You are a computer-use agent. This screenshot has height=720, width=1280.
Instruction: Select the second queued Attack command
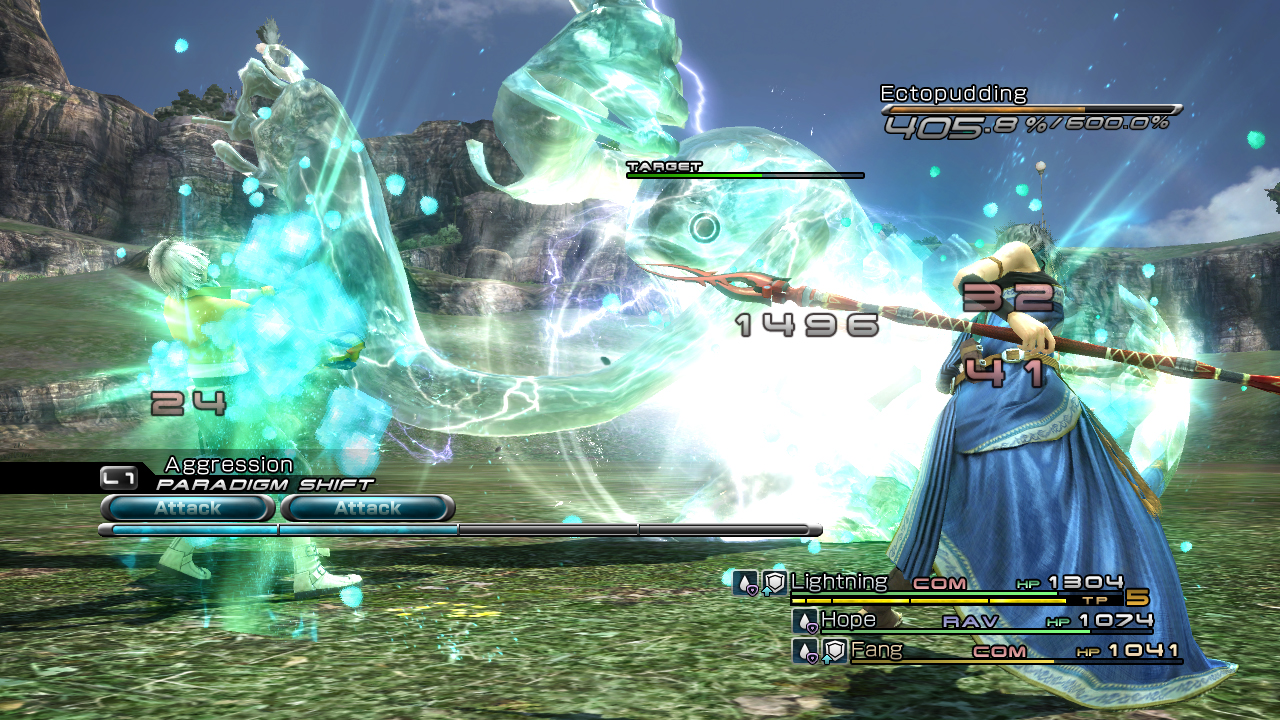pyautogui.click(x=369, y=509)
